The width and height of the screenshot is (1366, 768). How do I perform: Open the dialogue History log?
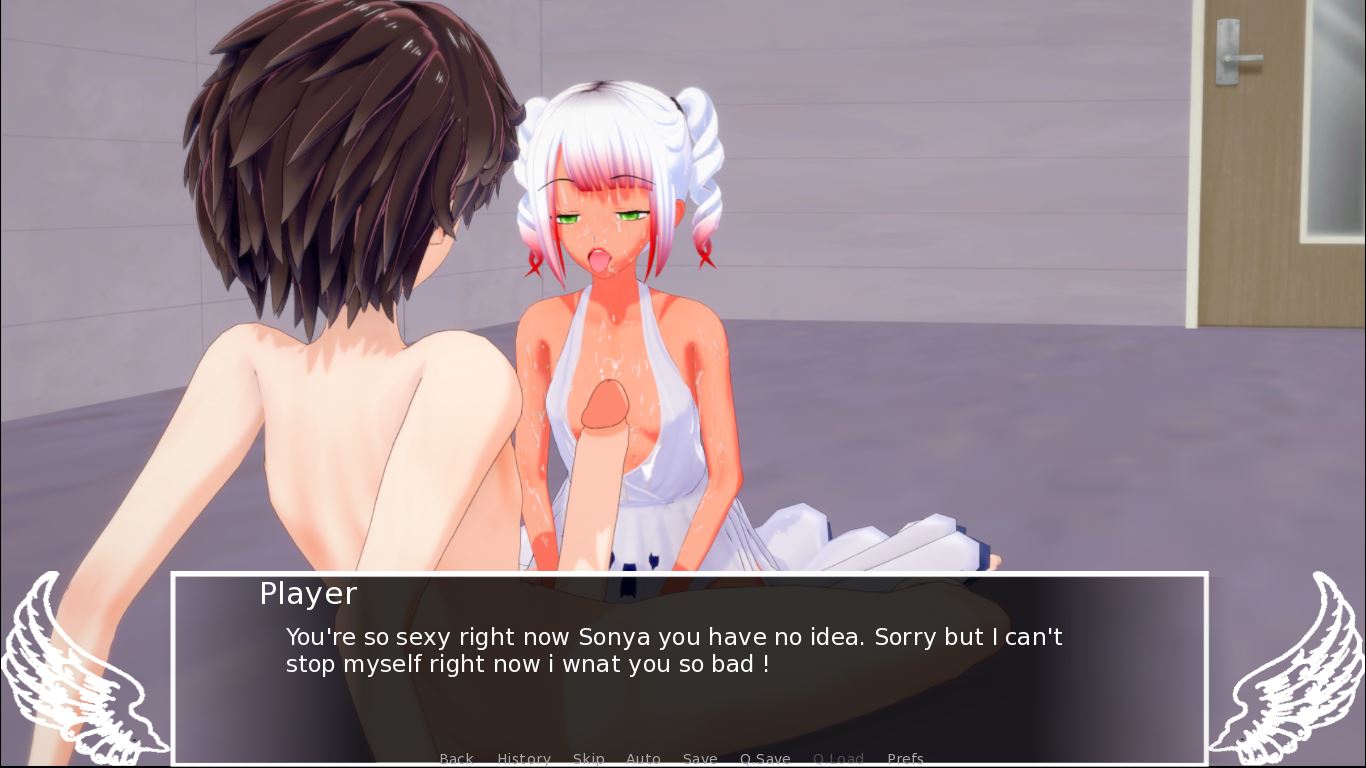[524, 759]
